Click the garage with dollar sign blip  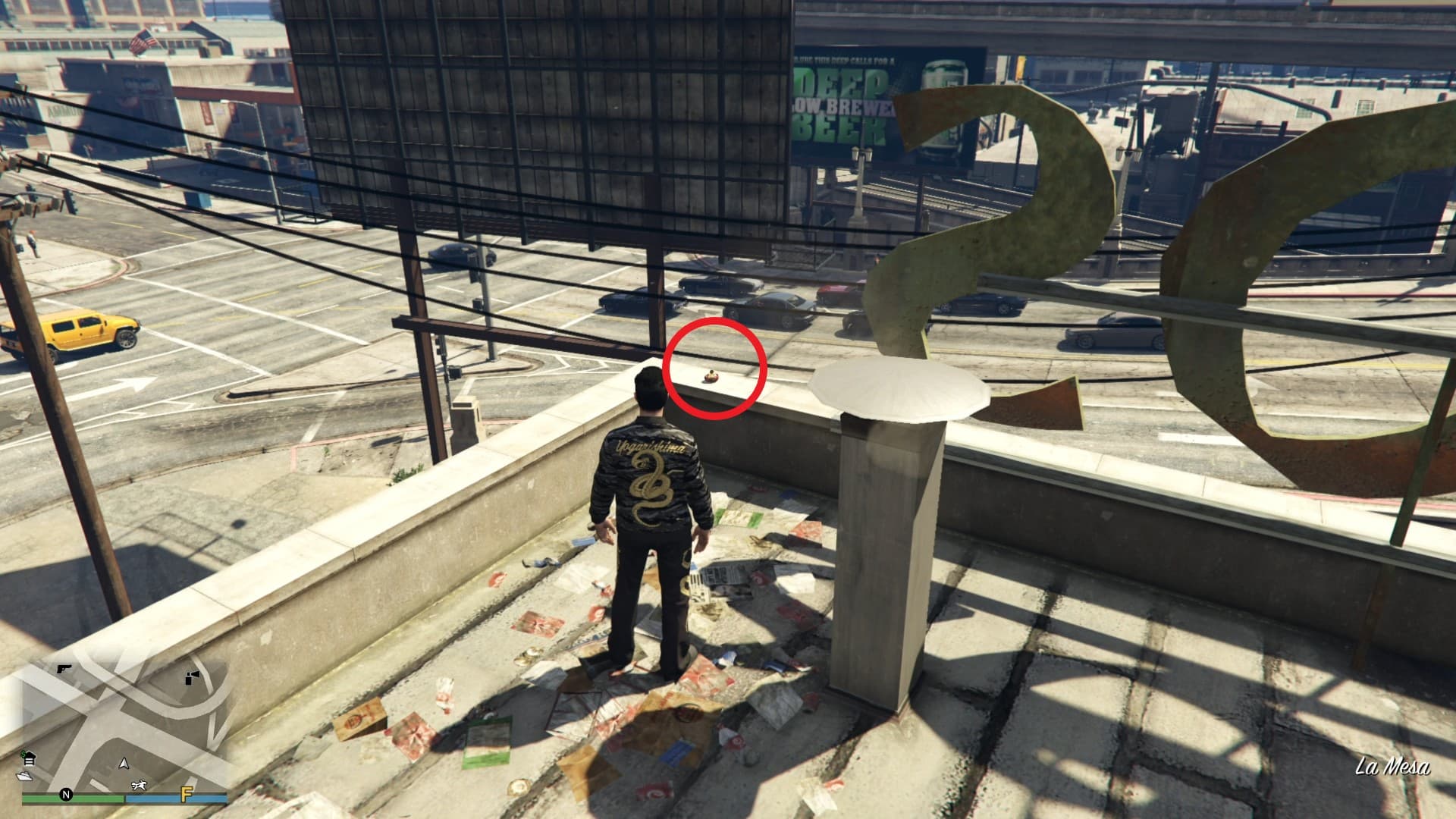click(30, 759)
